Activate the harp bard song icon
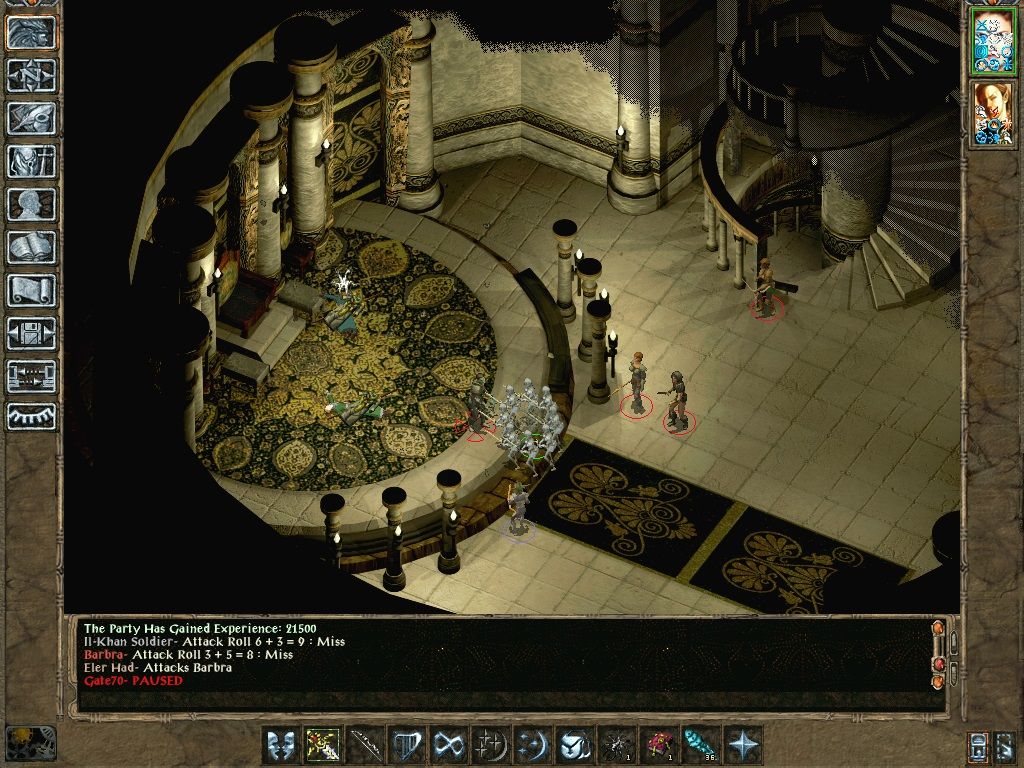The height and width of the screenshot is (768, 1024). pos(407,745)
